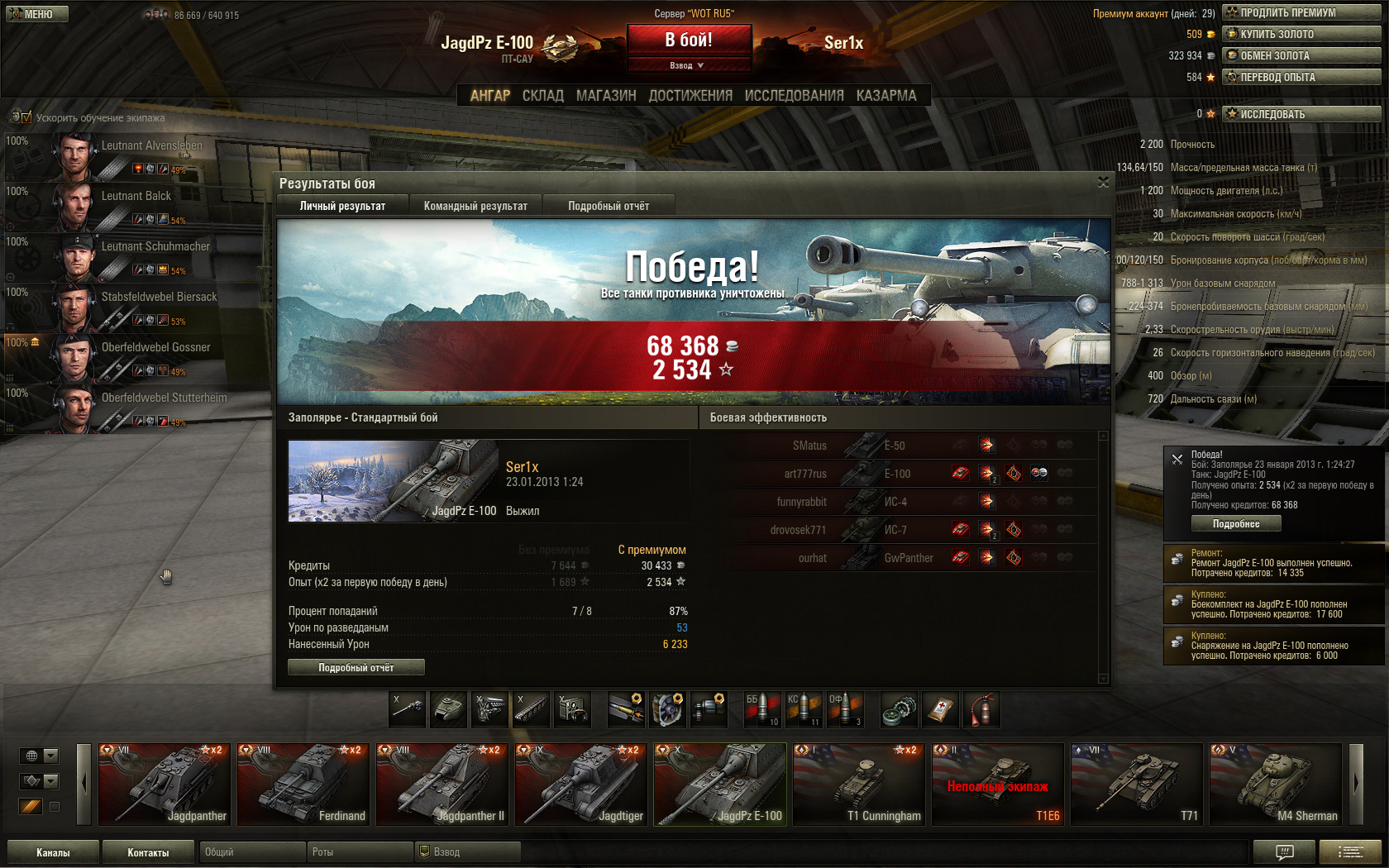Open the Исследования section
Viewport: 1389px width, 868px height.
click(794, 96)
